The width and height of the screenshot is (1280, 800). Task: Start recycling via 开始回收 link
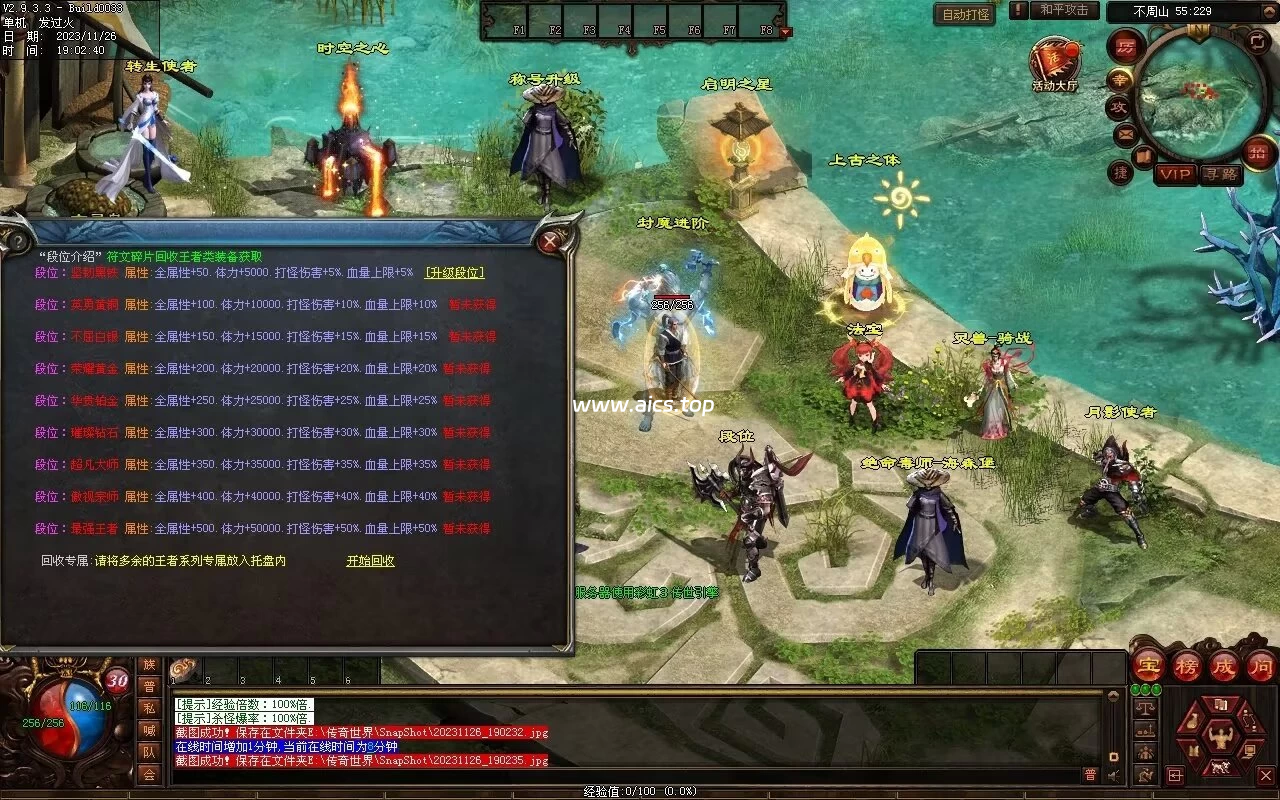tap(370, 561)
